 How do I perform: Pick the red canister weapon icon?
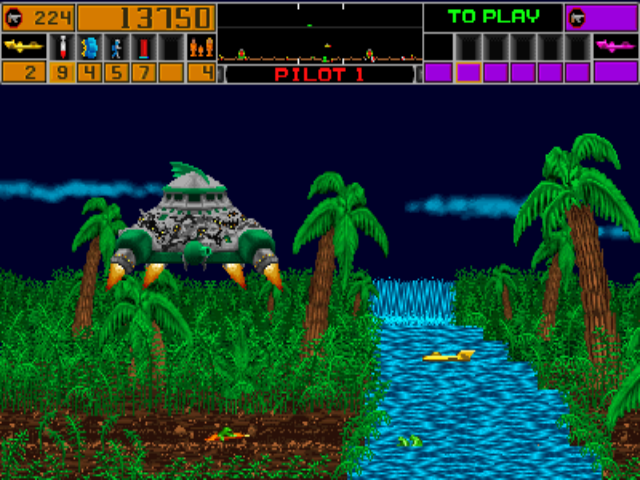143,47
